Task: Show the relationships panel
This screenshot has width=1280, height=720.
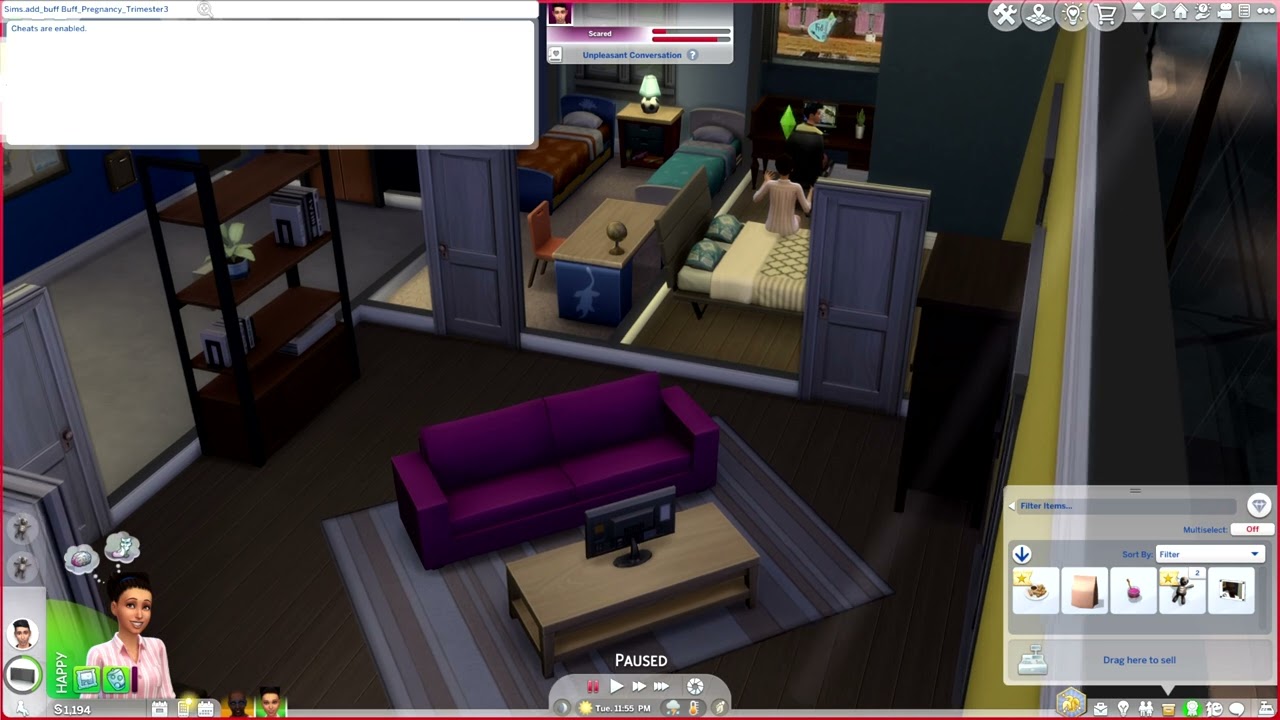Action: click(1147, 707)
